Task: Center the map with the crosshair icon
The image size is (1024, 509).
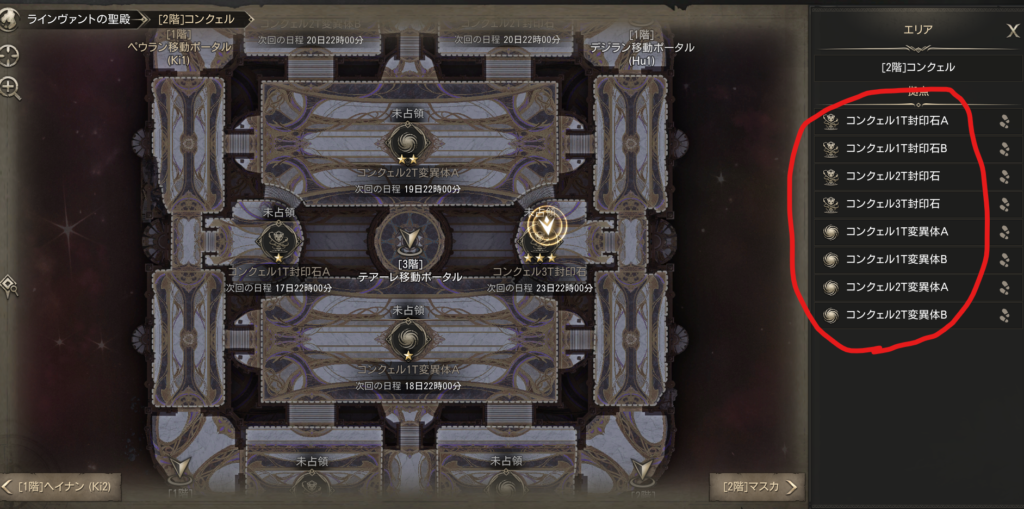Action: (11, 55)
